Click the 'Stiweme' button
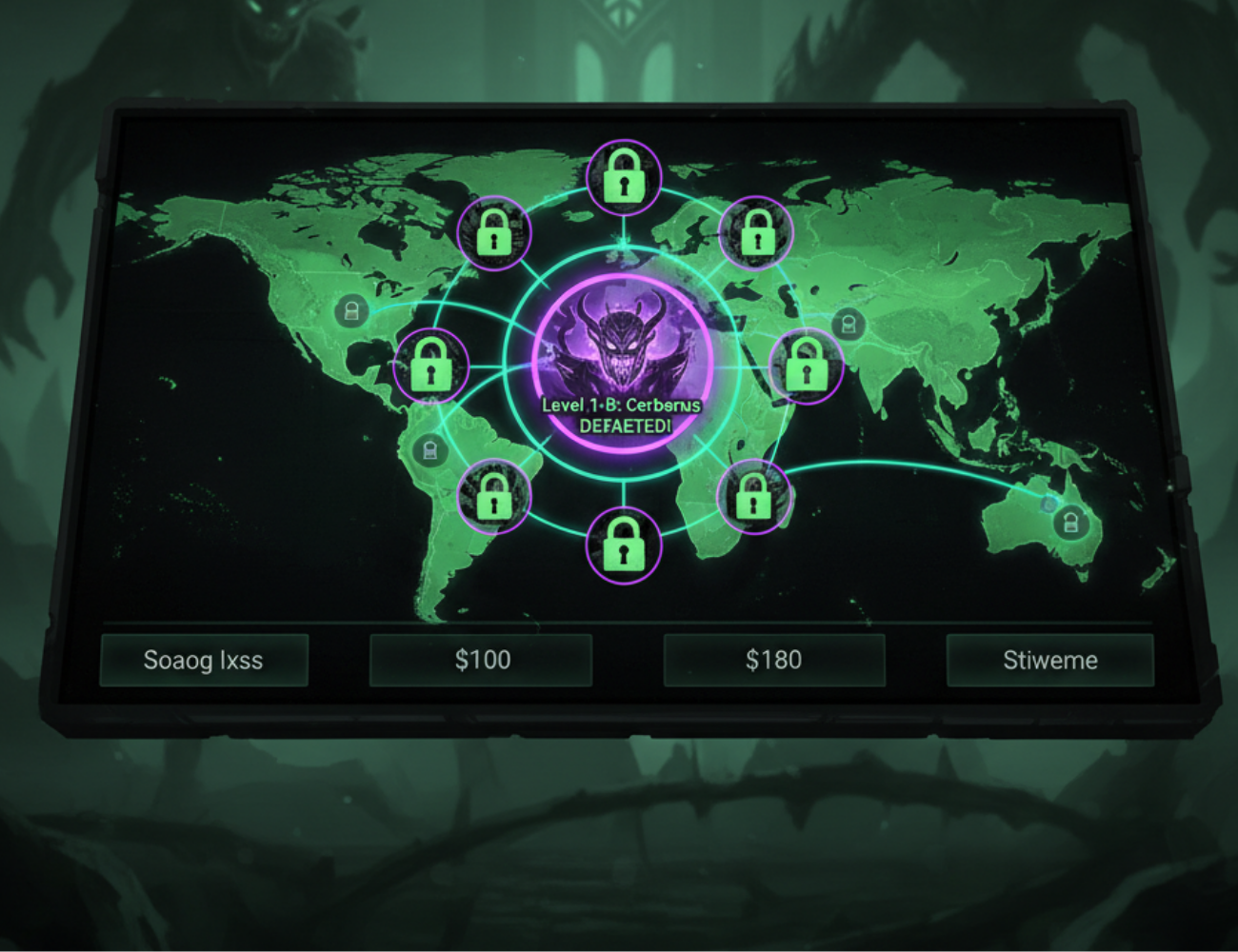This screenshot has height=952, width=1238. (x=1050, y=660)
